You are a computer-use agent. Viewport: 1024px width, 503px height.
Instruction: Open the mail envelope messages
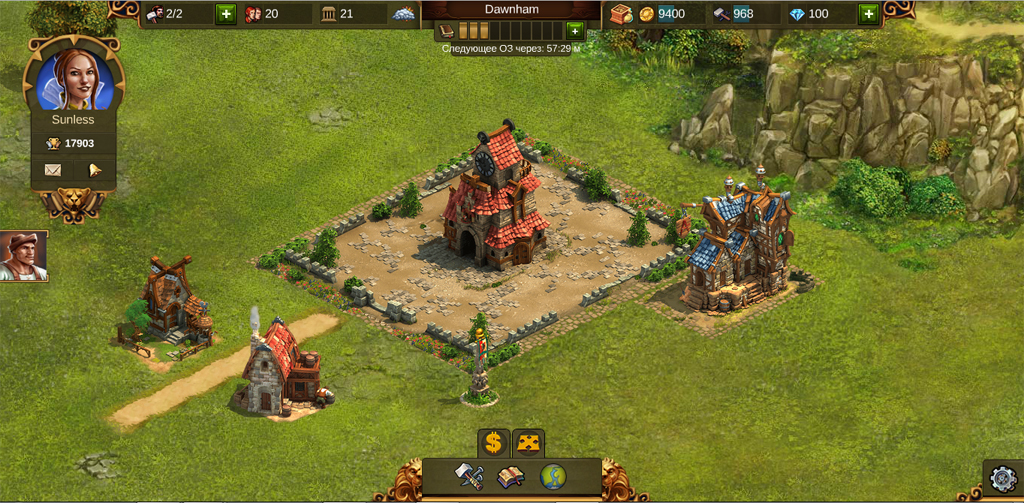coord(53,170)
